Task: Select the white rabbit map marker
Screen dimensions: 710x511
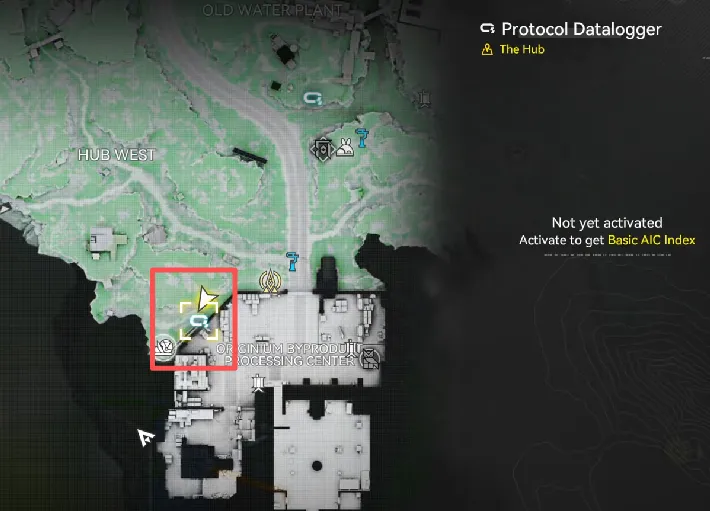Action: pos(345,148)
